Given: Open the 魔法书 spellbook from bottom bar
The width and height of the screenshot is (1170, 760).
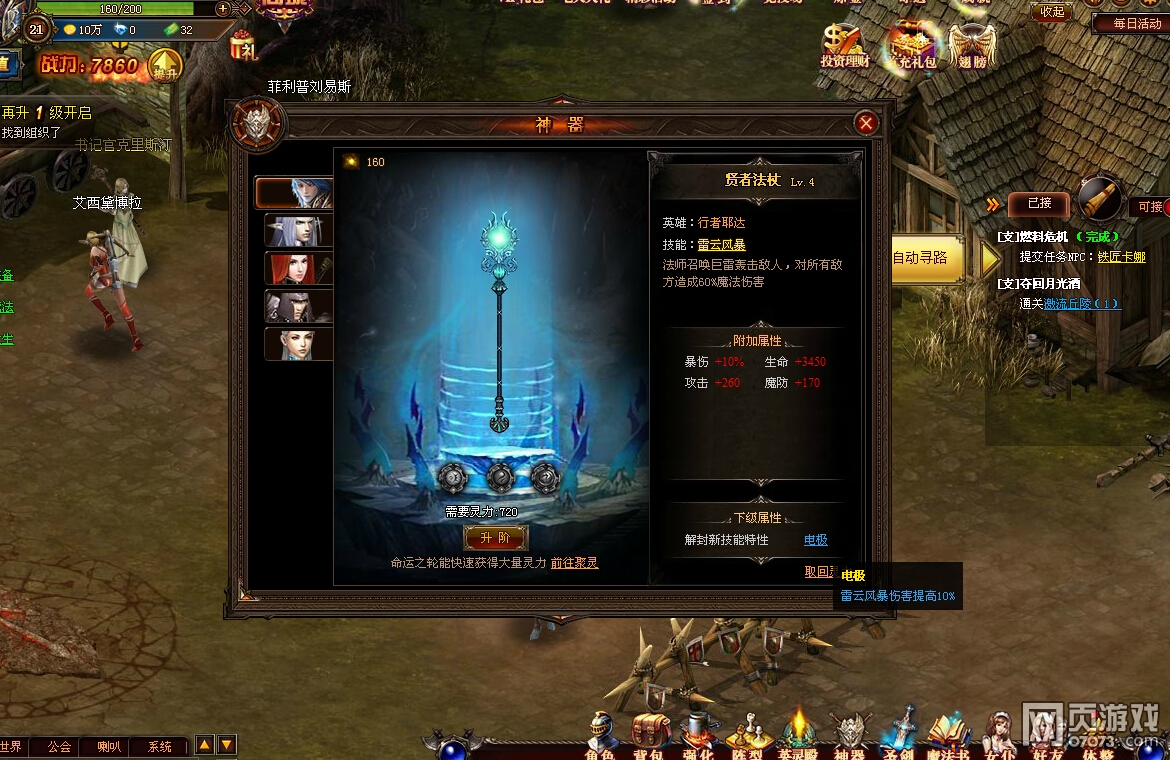Looking at the screenshot, I should [948, 738].
